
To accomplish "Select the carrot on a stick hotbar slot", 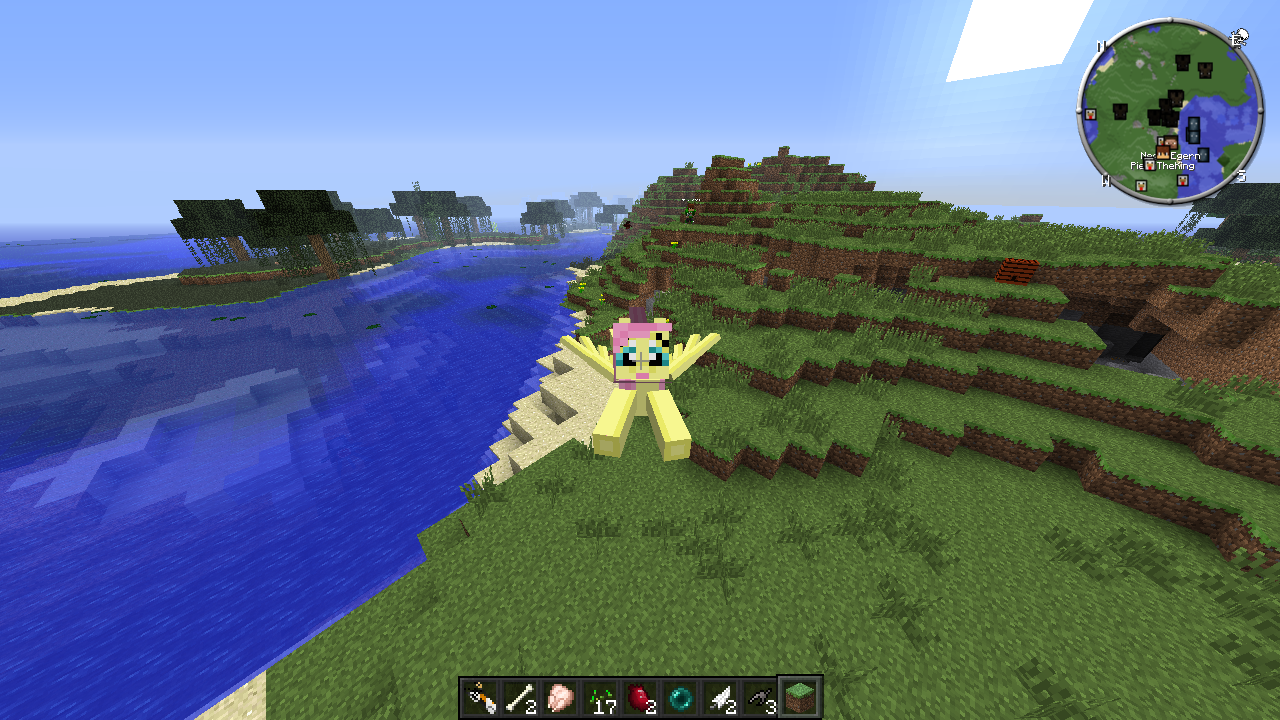I will (481, 696).
